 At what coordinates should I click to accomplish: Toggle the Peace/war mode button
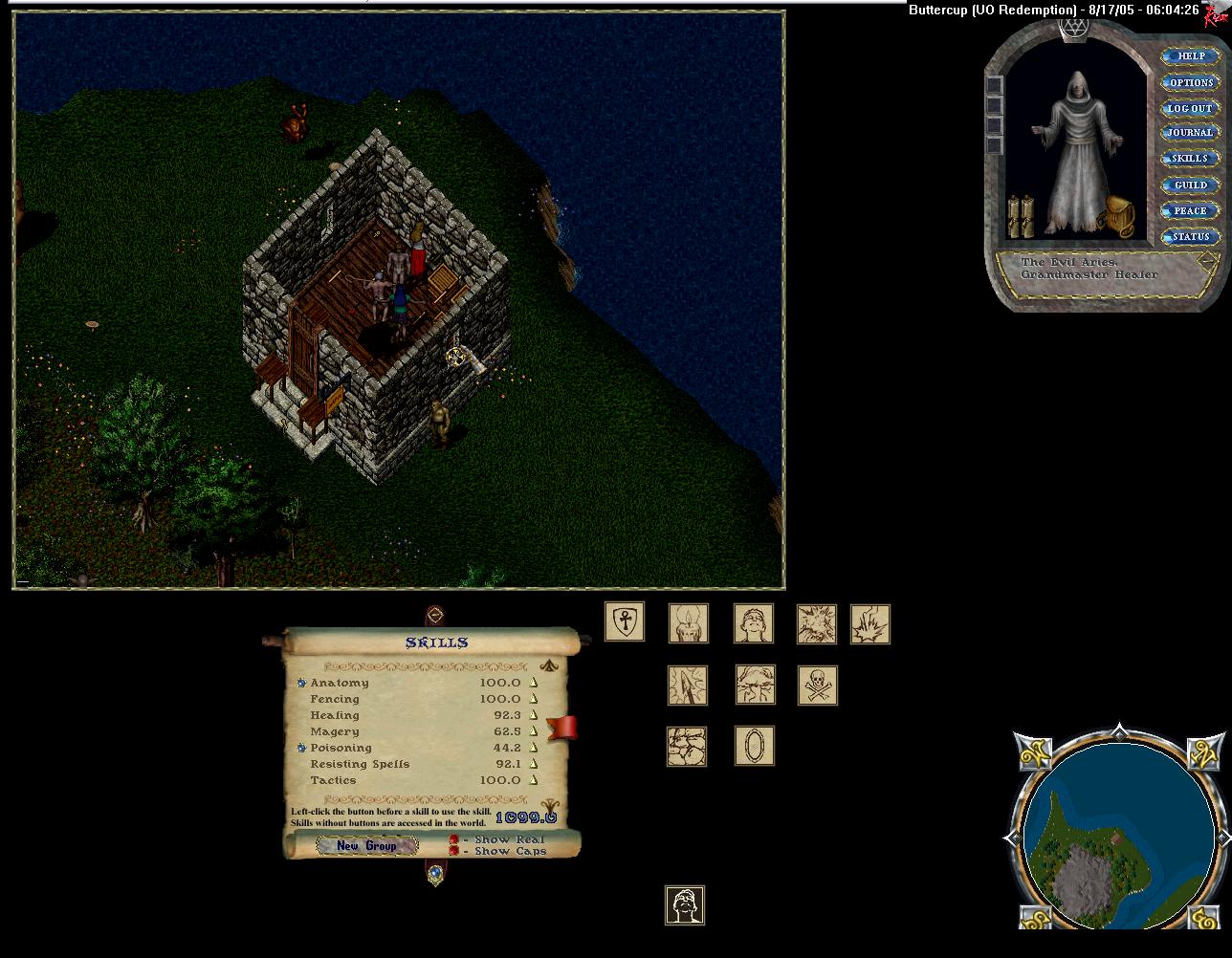[x=1191, y=210]
